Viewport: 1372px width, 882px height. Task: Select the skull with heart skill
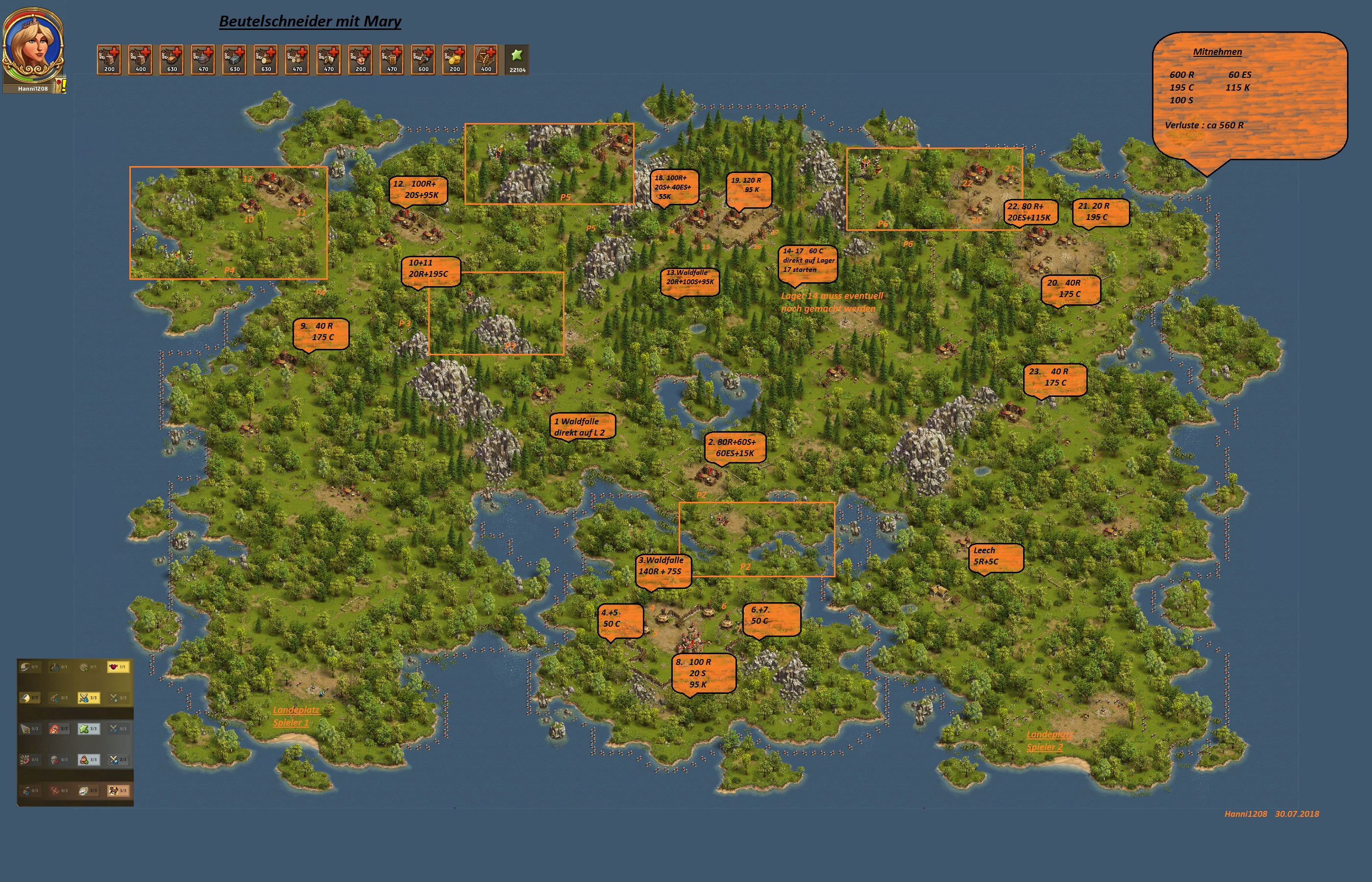(x=55, y=760)
